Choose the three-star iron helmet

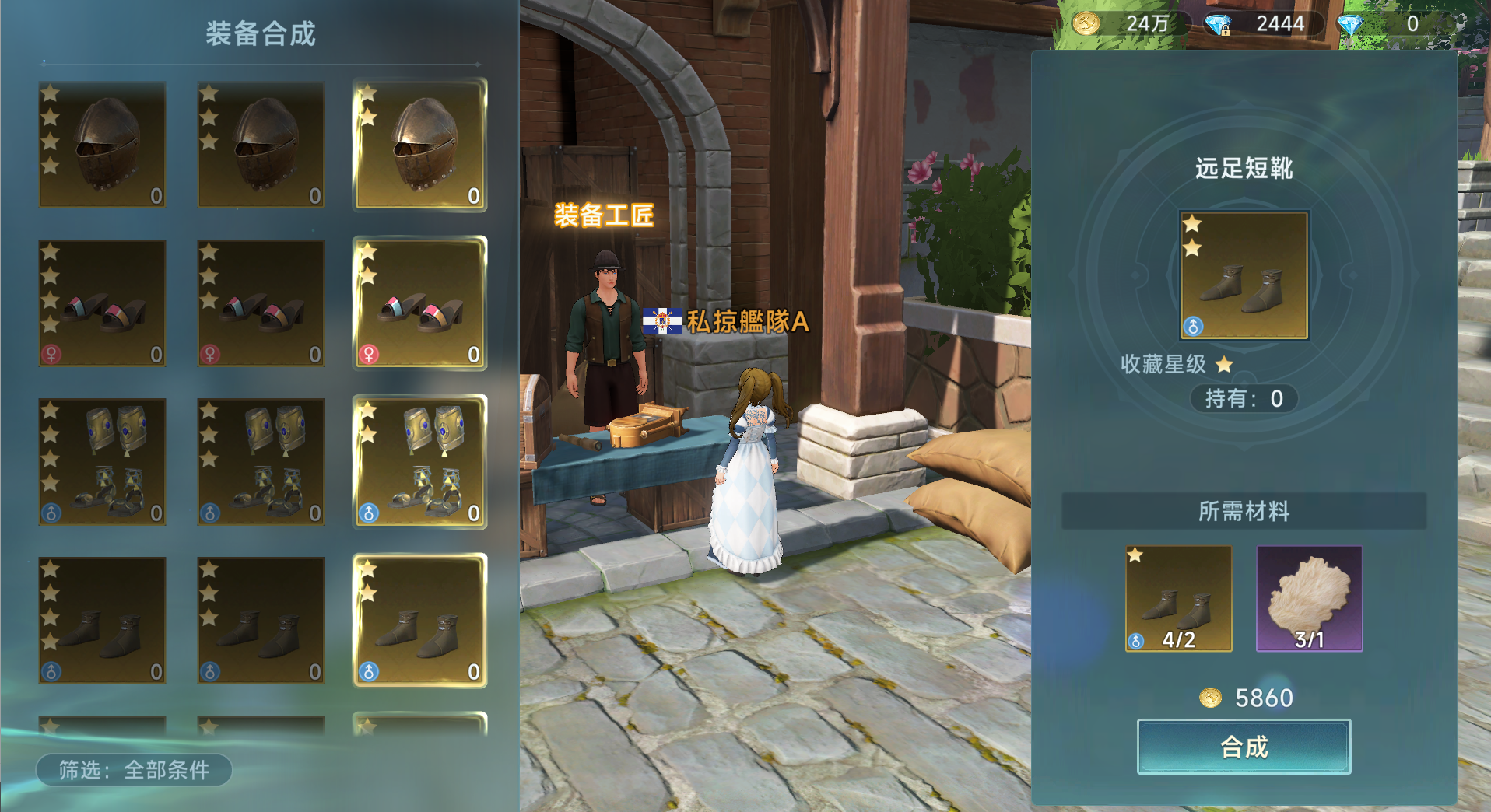(x=261, y=145)
